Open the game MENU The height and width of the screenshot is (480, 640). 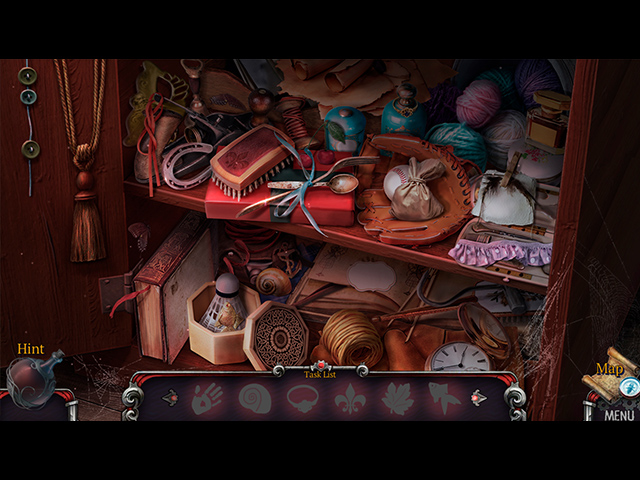tap(618, 414)
